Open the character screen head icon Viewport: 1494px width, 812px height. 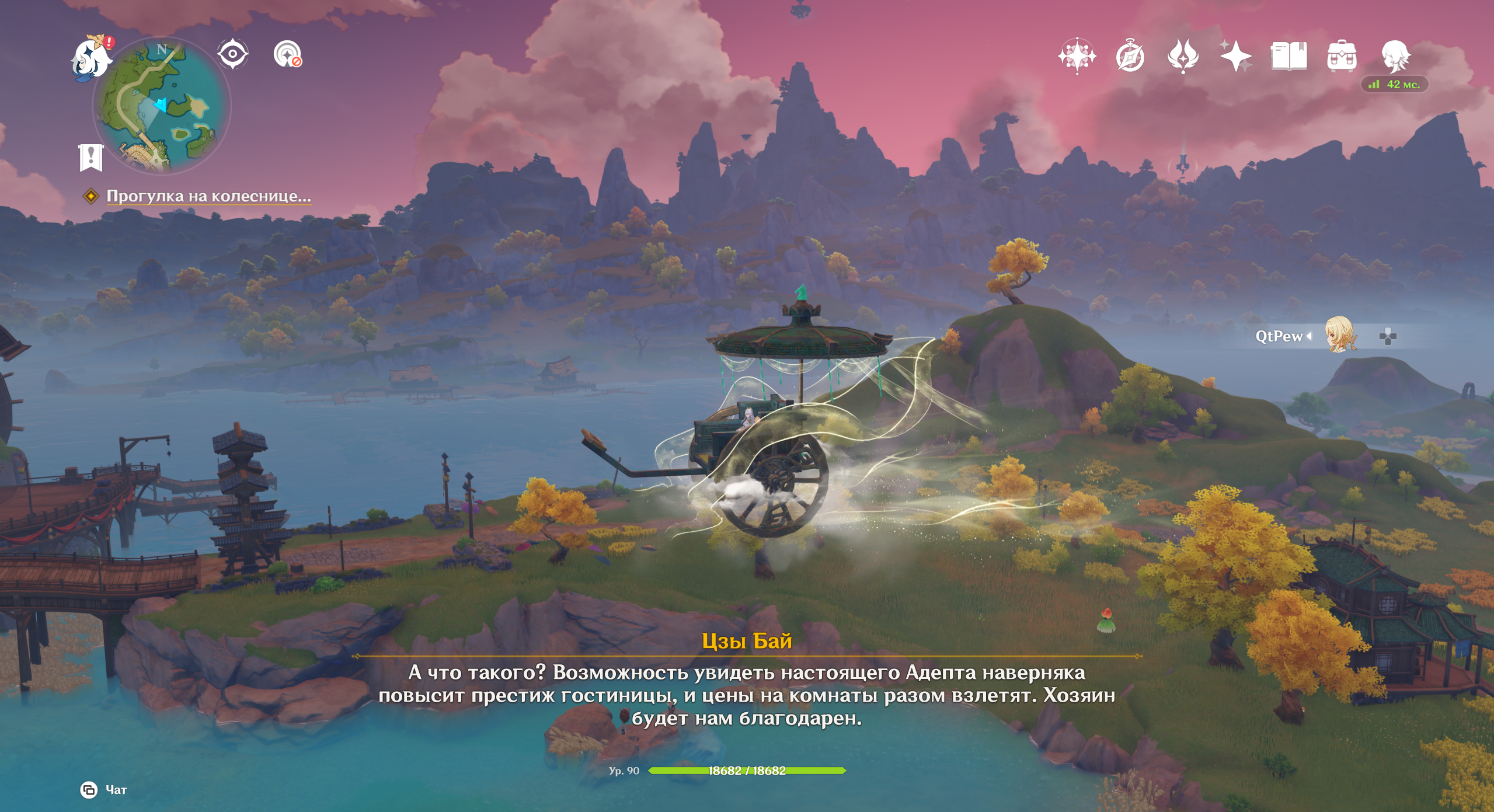(x=1395, y=57)
